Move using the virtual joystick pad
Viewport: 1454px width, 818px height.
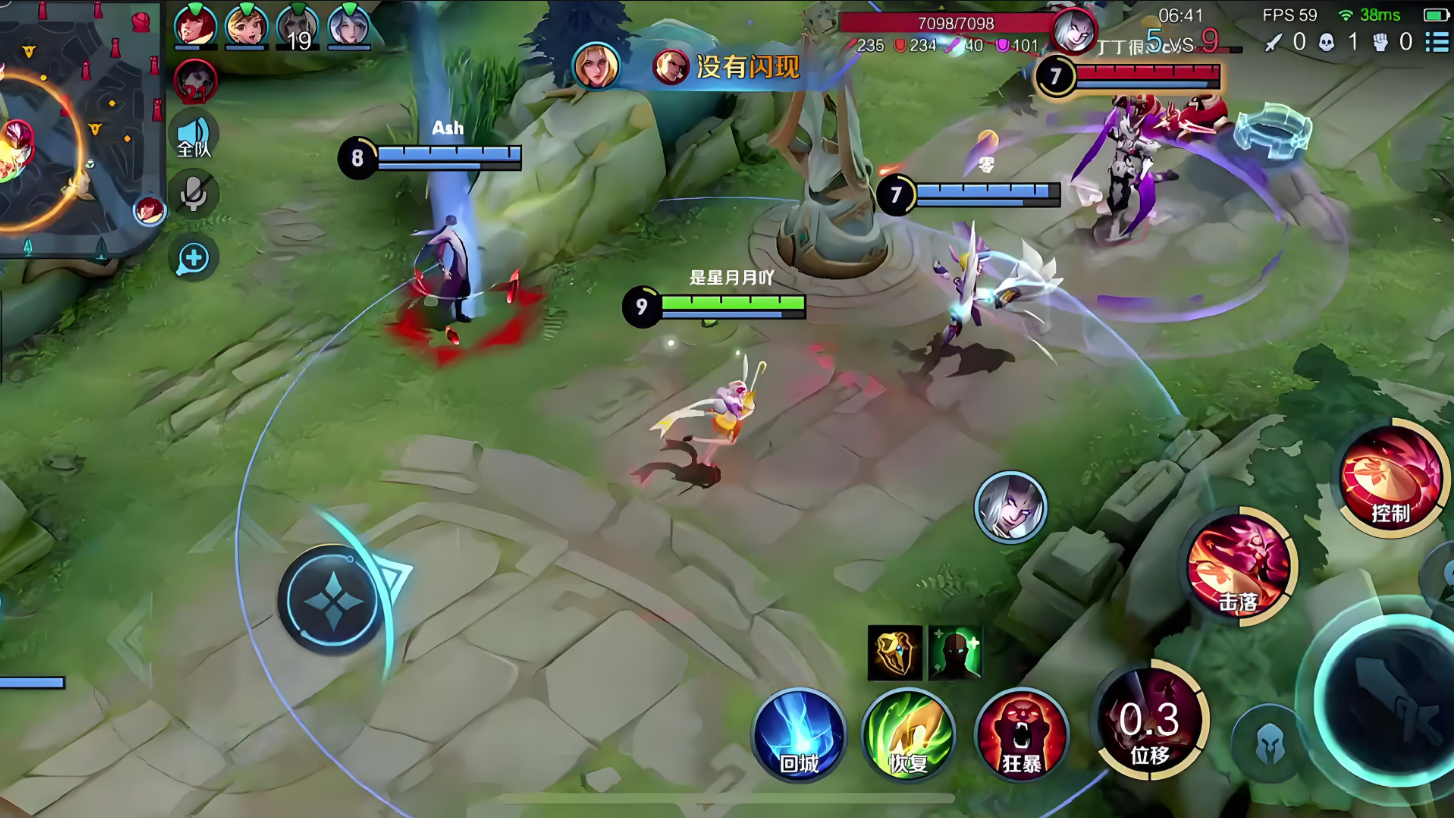(x=331, y=600)
